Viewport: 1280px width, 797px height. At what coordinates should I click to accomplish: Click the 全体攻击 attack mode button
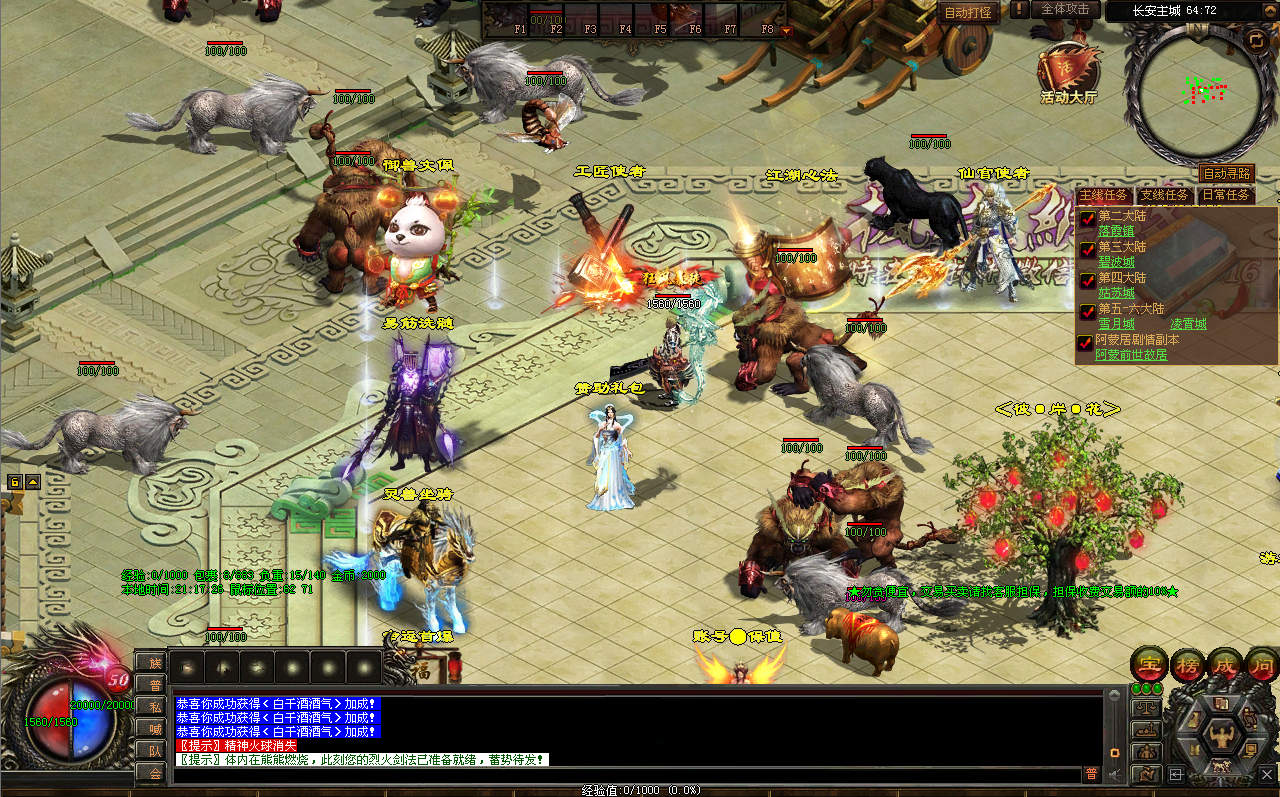pyautogui.click(x=1065, y=9)
